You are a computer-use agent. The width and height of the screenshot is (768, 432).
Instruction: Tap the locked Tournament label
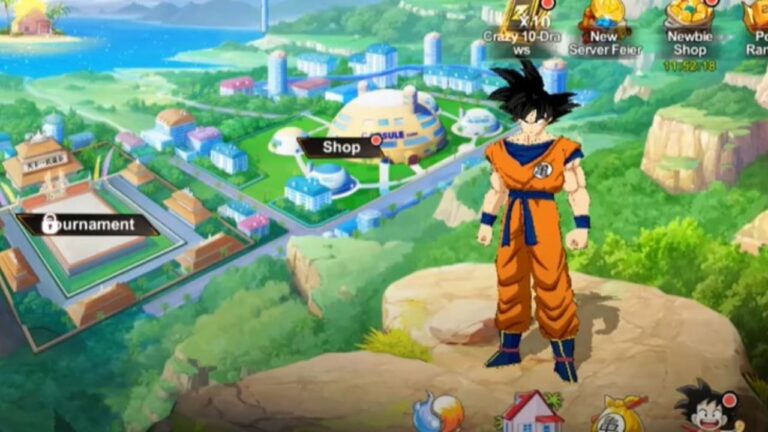coord(89,224)
